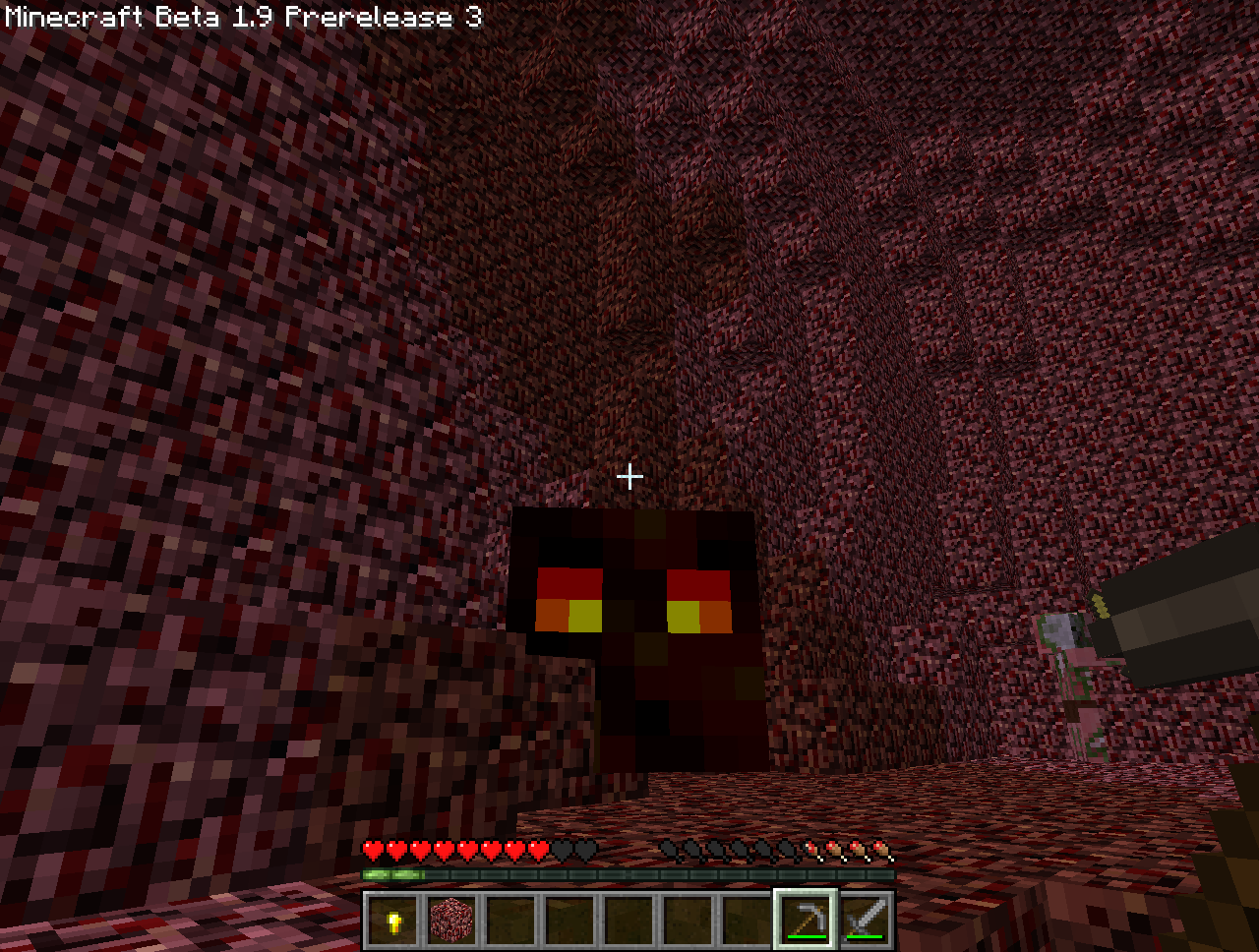
Task: Select the gold nugget hotbar slot
Action: click(x=393, y=922)
